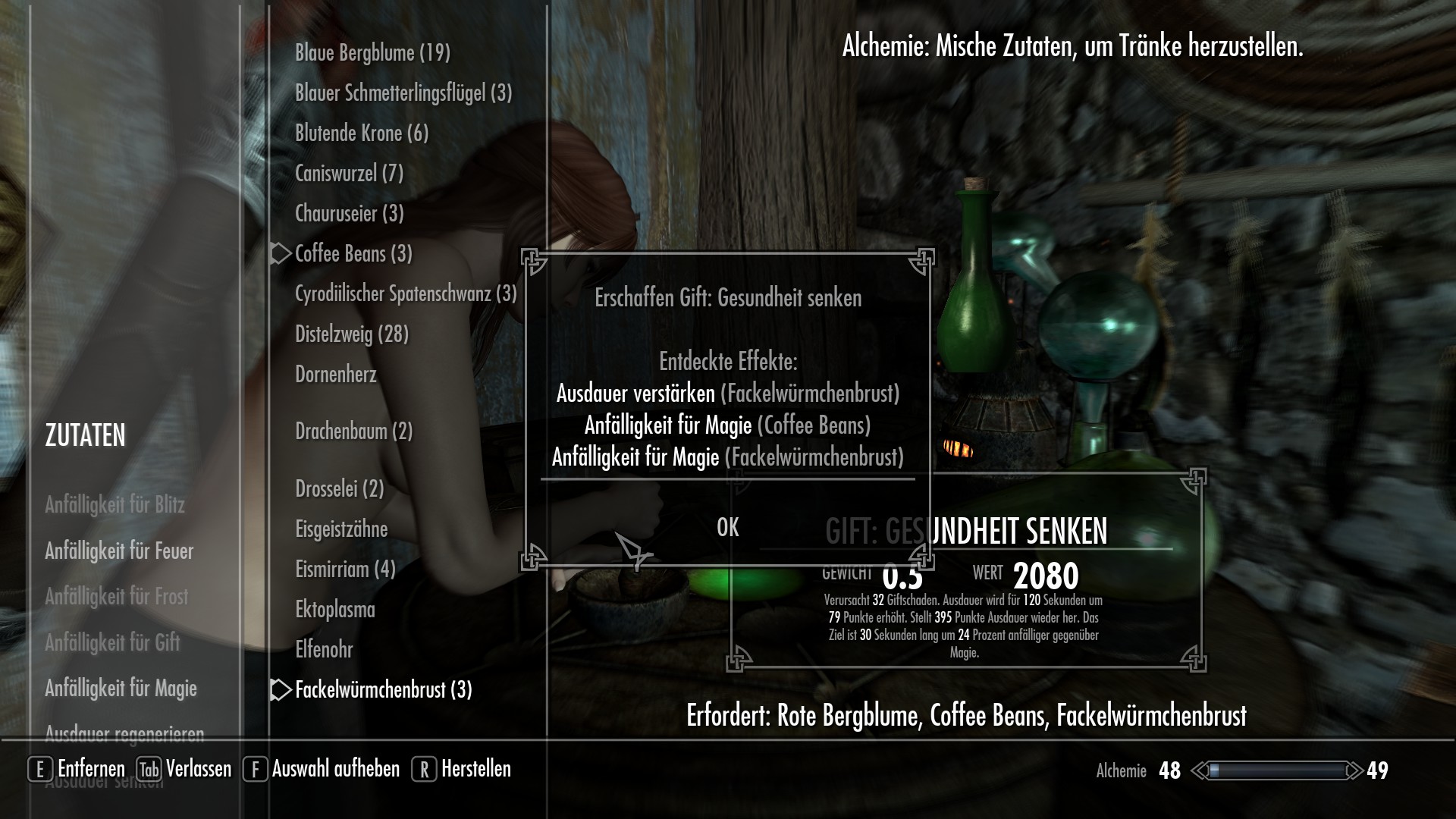
Task: Select the ZUTATEN menu heading
Action: coord(84,436)
